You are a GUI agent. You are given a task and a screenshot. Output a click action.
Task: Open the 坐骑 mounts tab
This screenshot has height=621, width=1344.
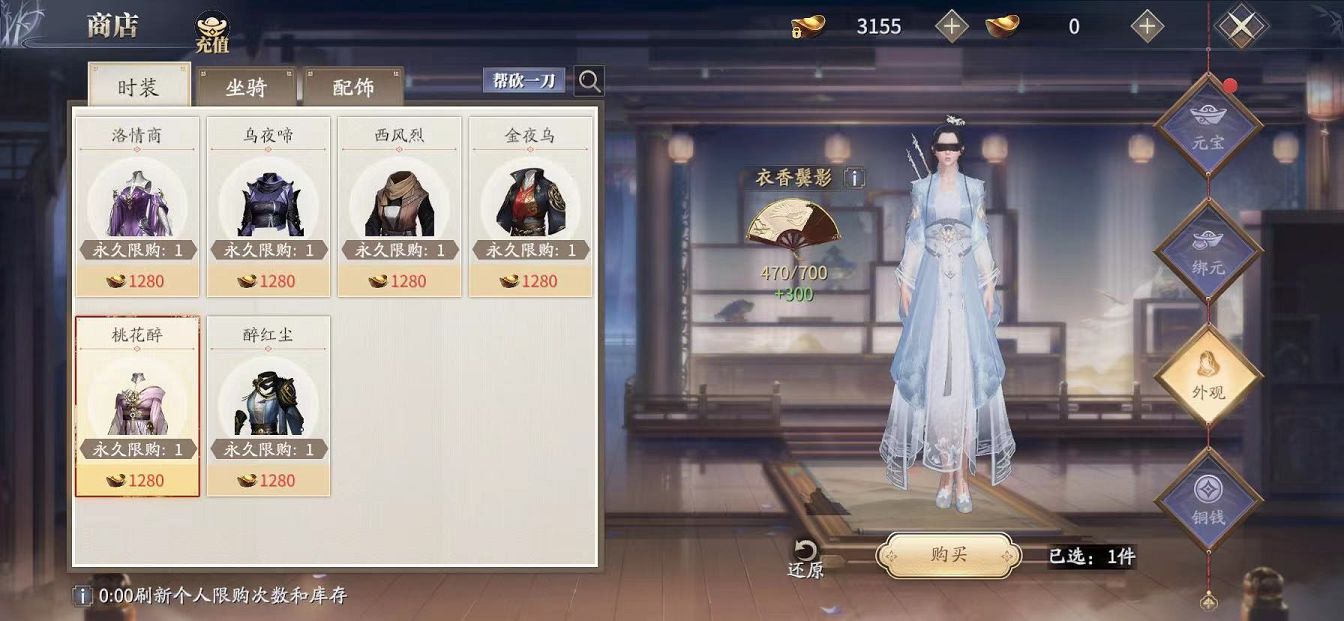(x=246, y=87)
